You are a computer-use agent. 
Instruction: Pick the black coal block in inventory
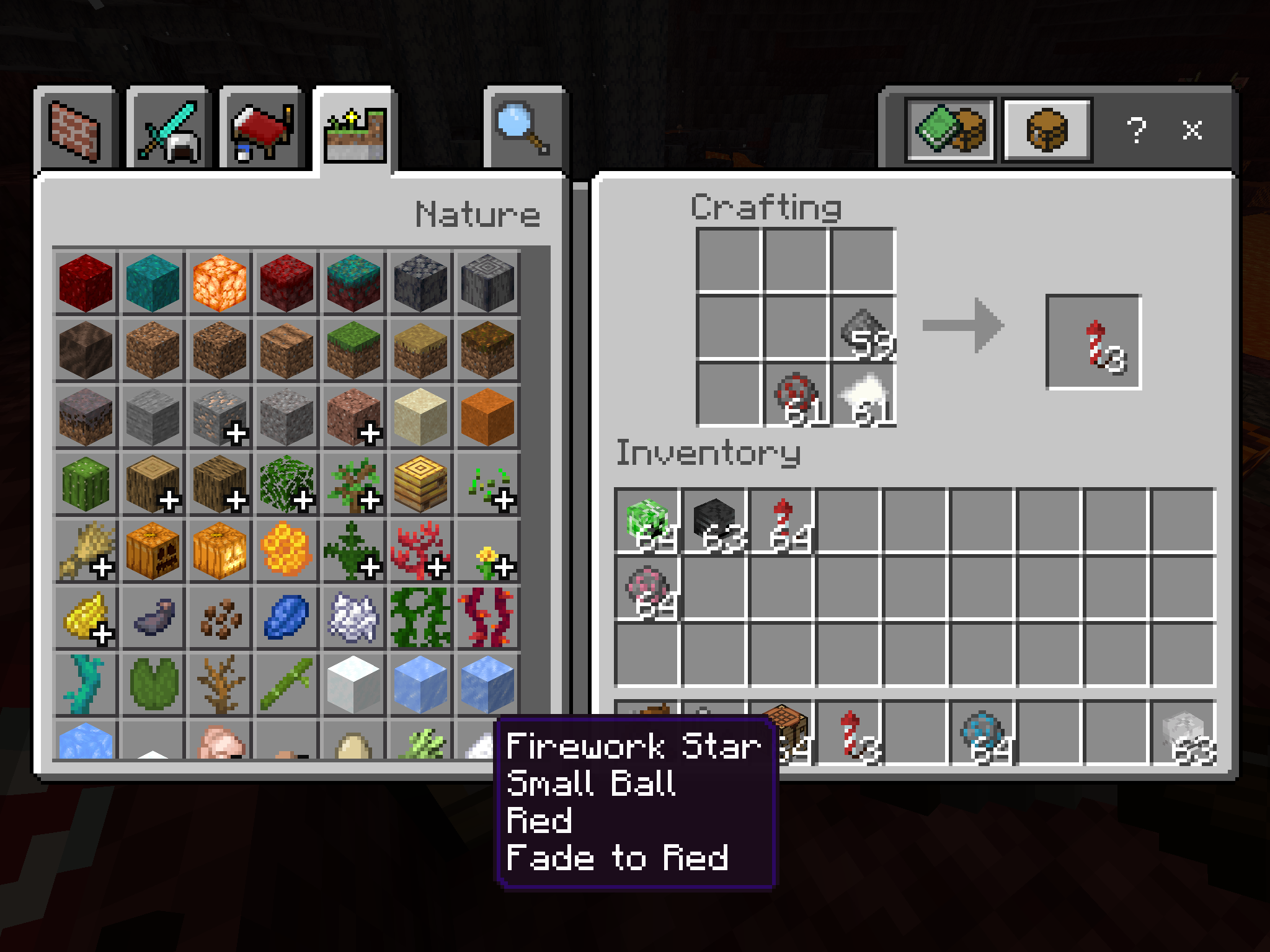(714, 521)
